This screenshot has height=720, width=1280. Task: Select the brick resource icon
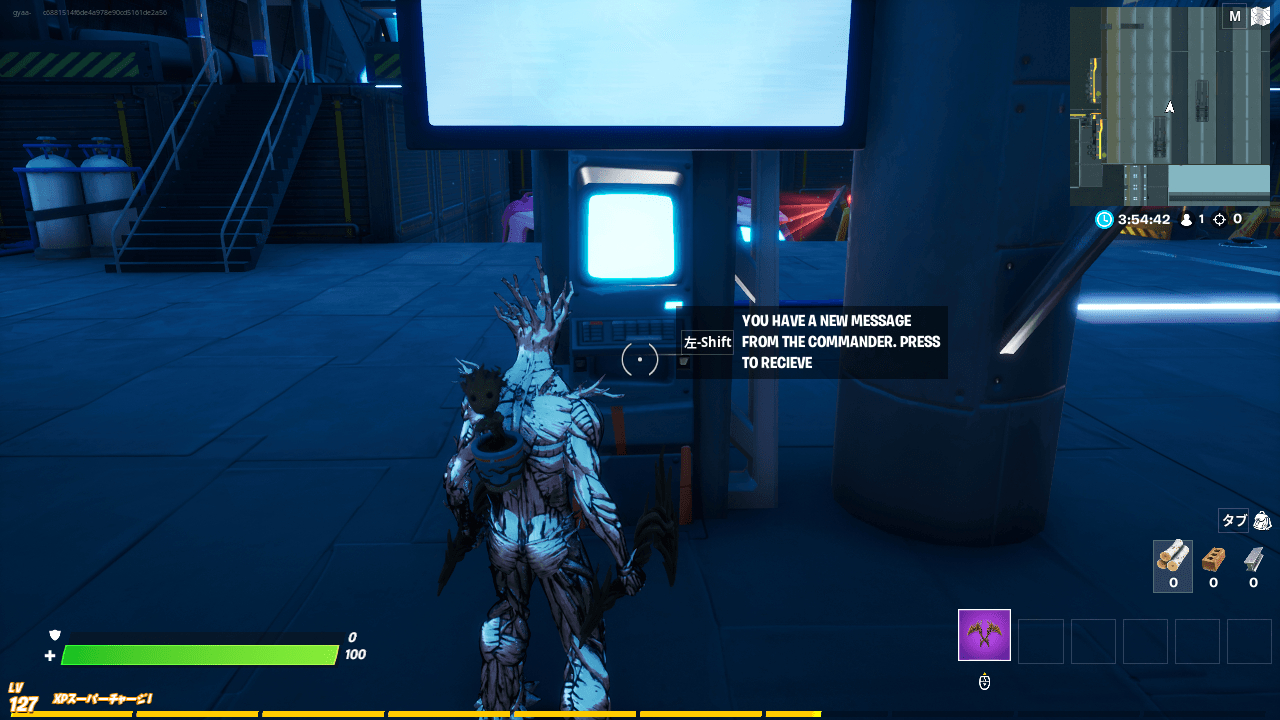click(x=1212, y=560)
